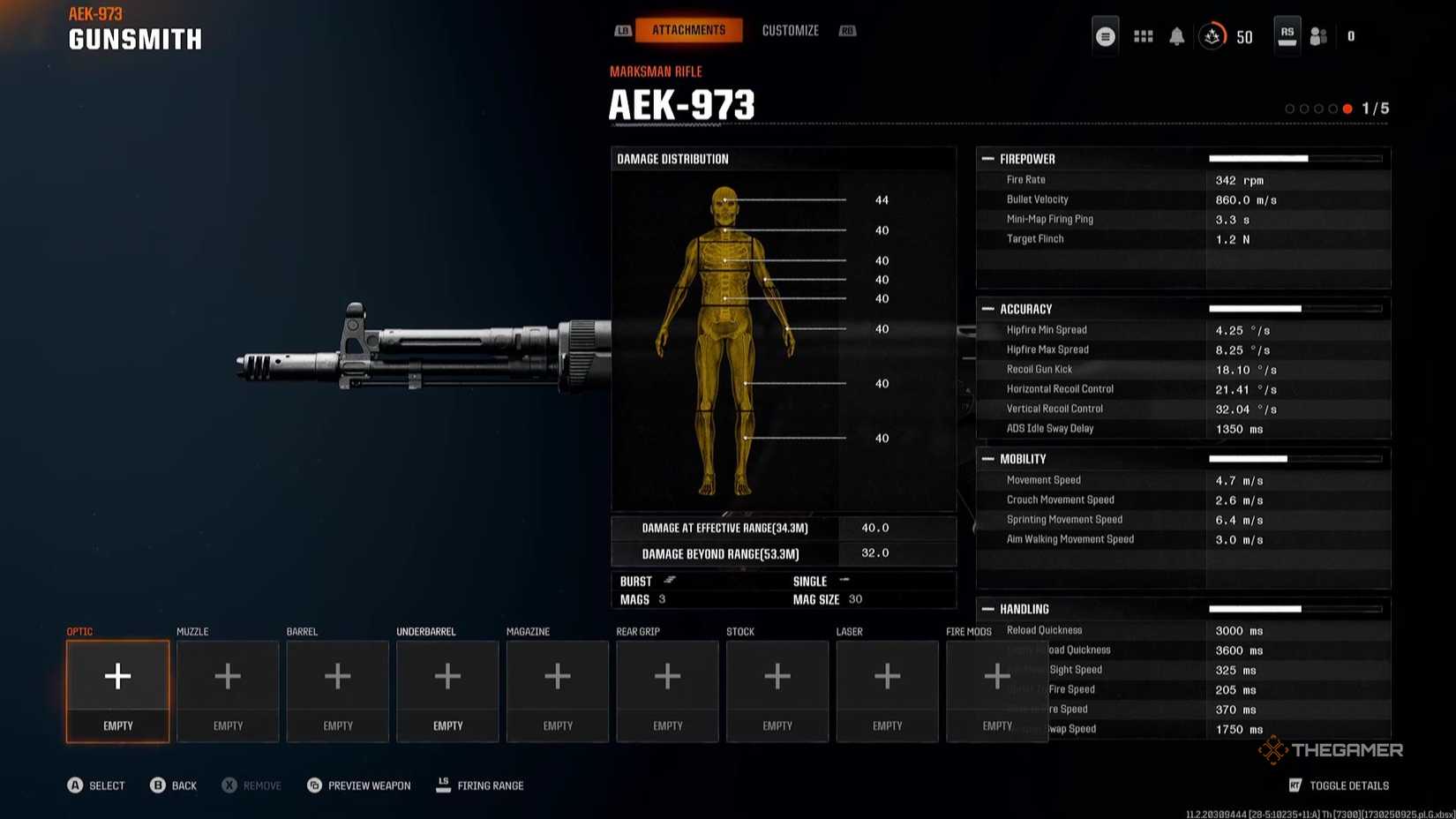The height and width of the screenshot is (819, 1456).
Task: Open the Firing Range option
Action: coord(480,785)
